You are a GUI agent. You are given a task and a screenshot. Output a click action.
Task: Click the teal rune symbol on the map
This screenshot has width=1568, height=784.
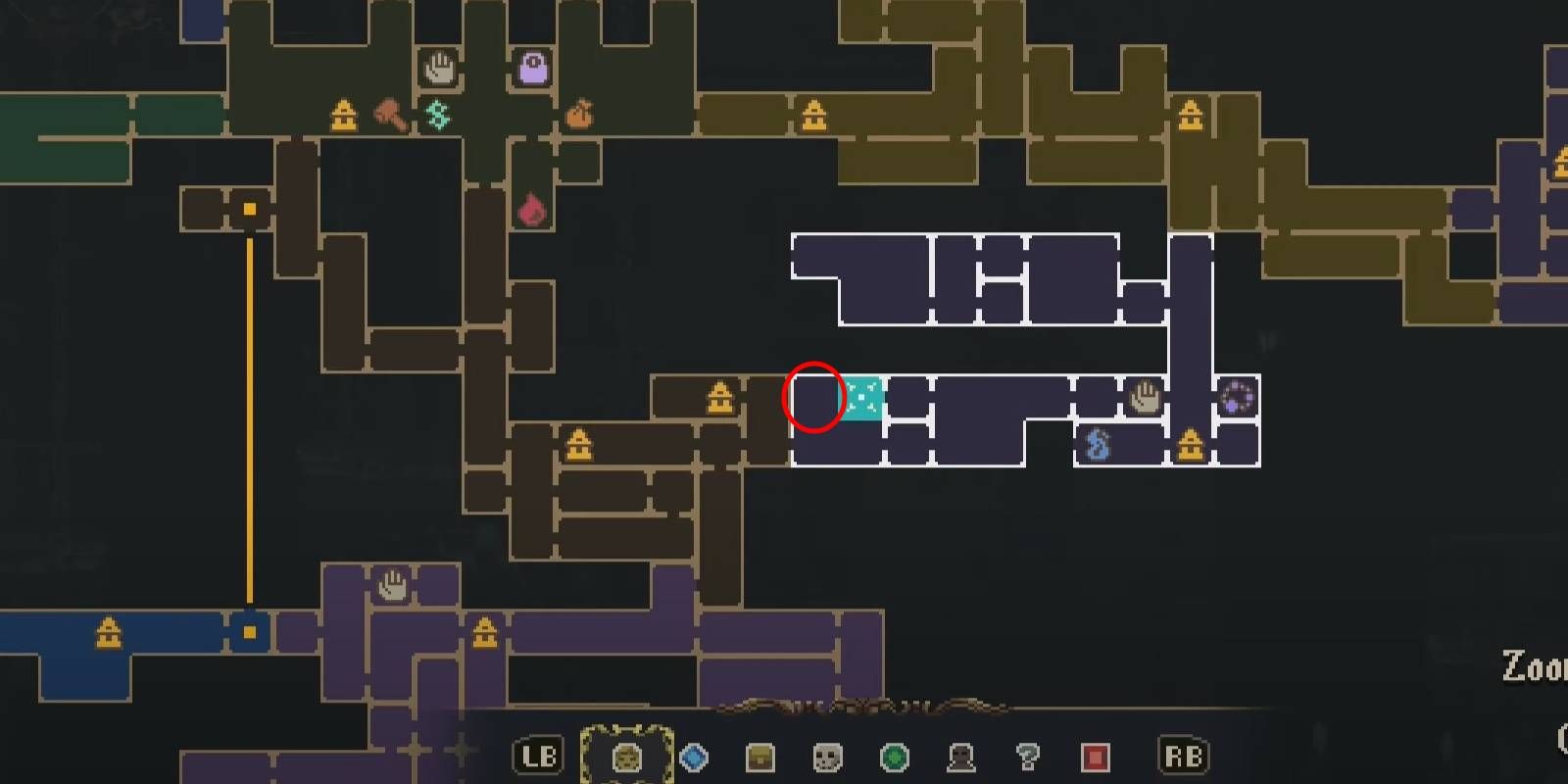tap(435, 115)
